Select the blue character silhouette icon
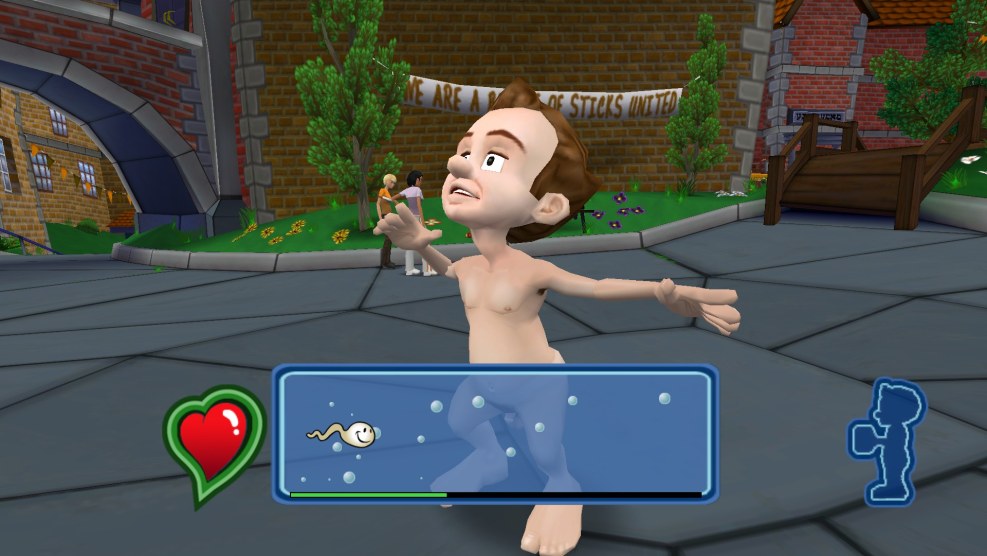 point(888,439)
